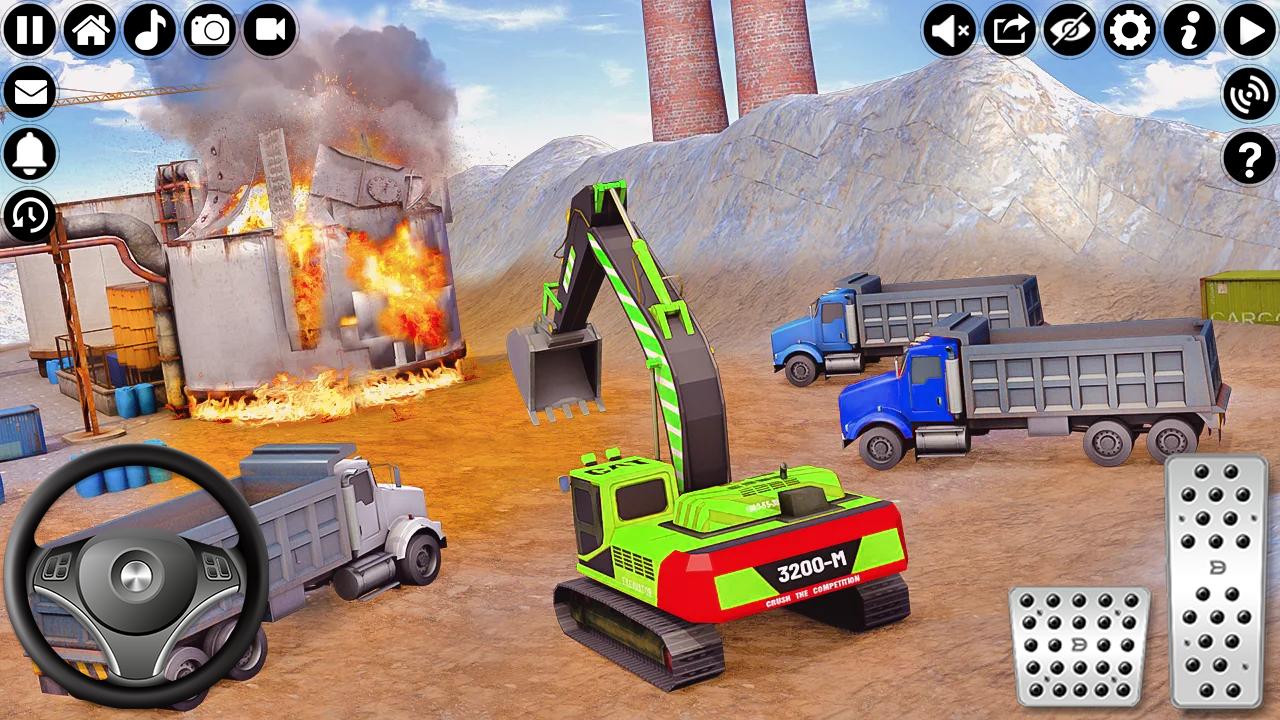The width and height of the screenshot is (1280, 720).
Task: Show game info with the i icon
Action: tap(1190, 31)
